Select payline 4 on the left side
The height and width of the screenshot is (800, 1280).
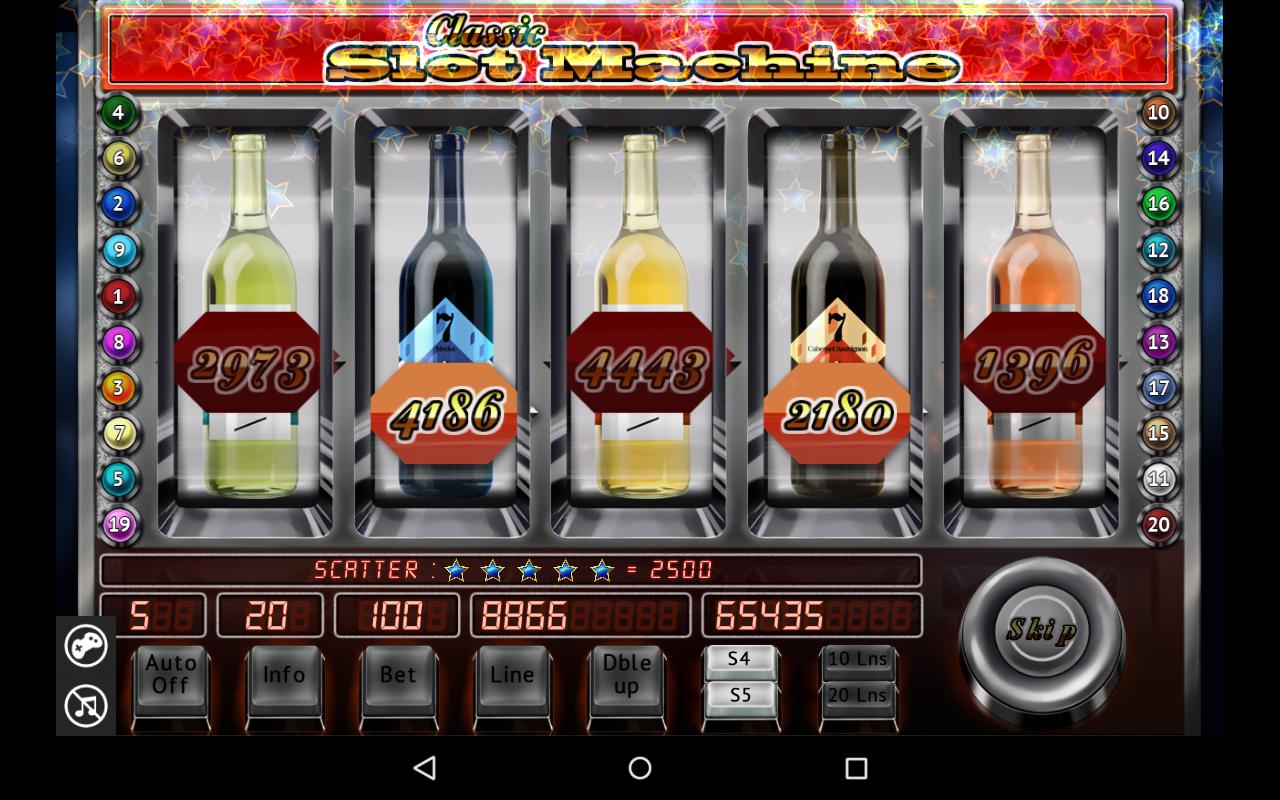point(118,112)
